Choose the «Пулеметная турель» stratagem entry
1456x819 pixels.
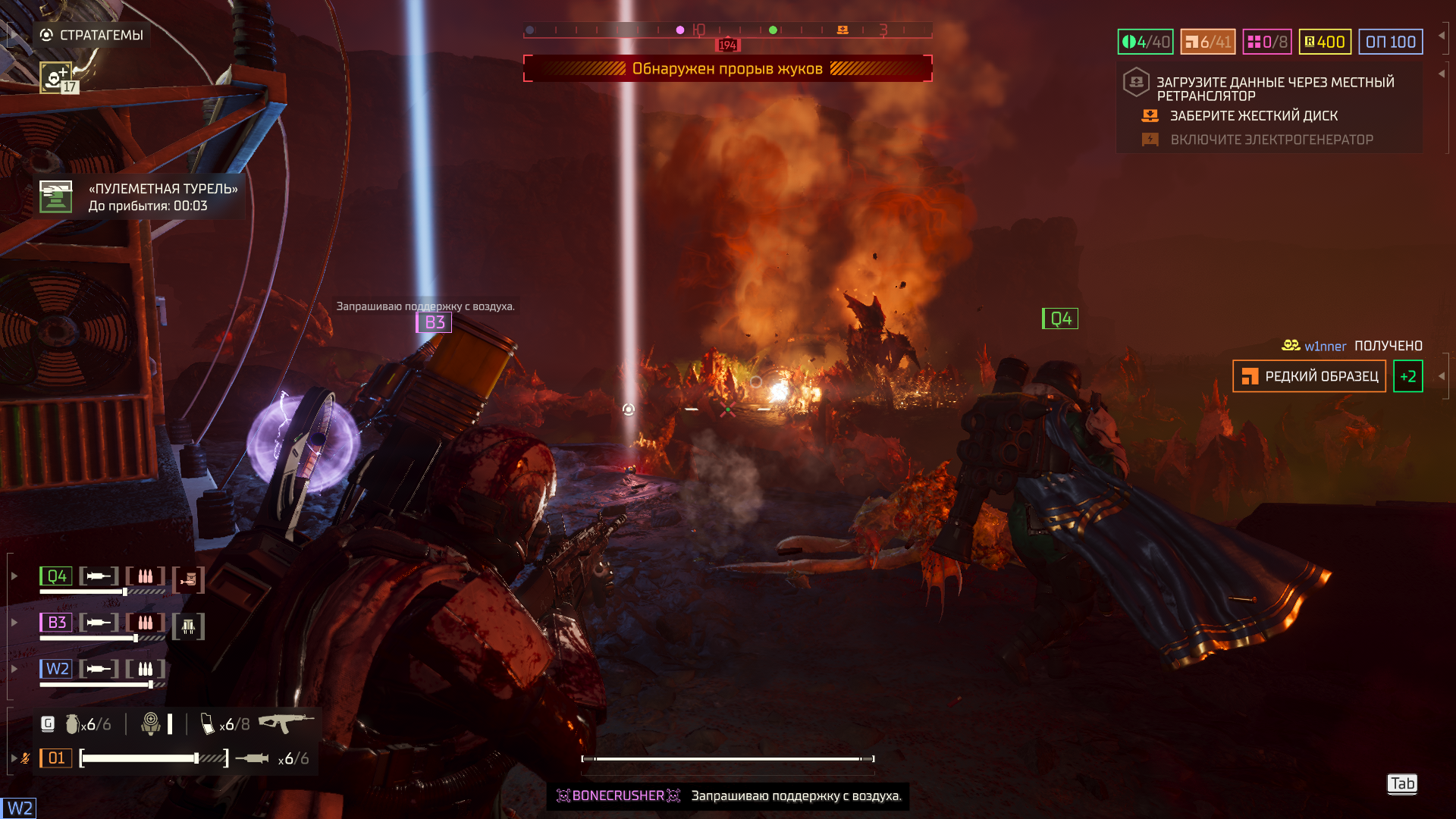140,197
